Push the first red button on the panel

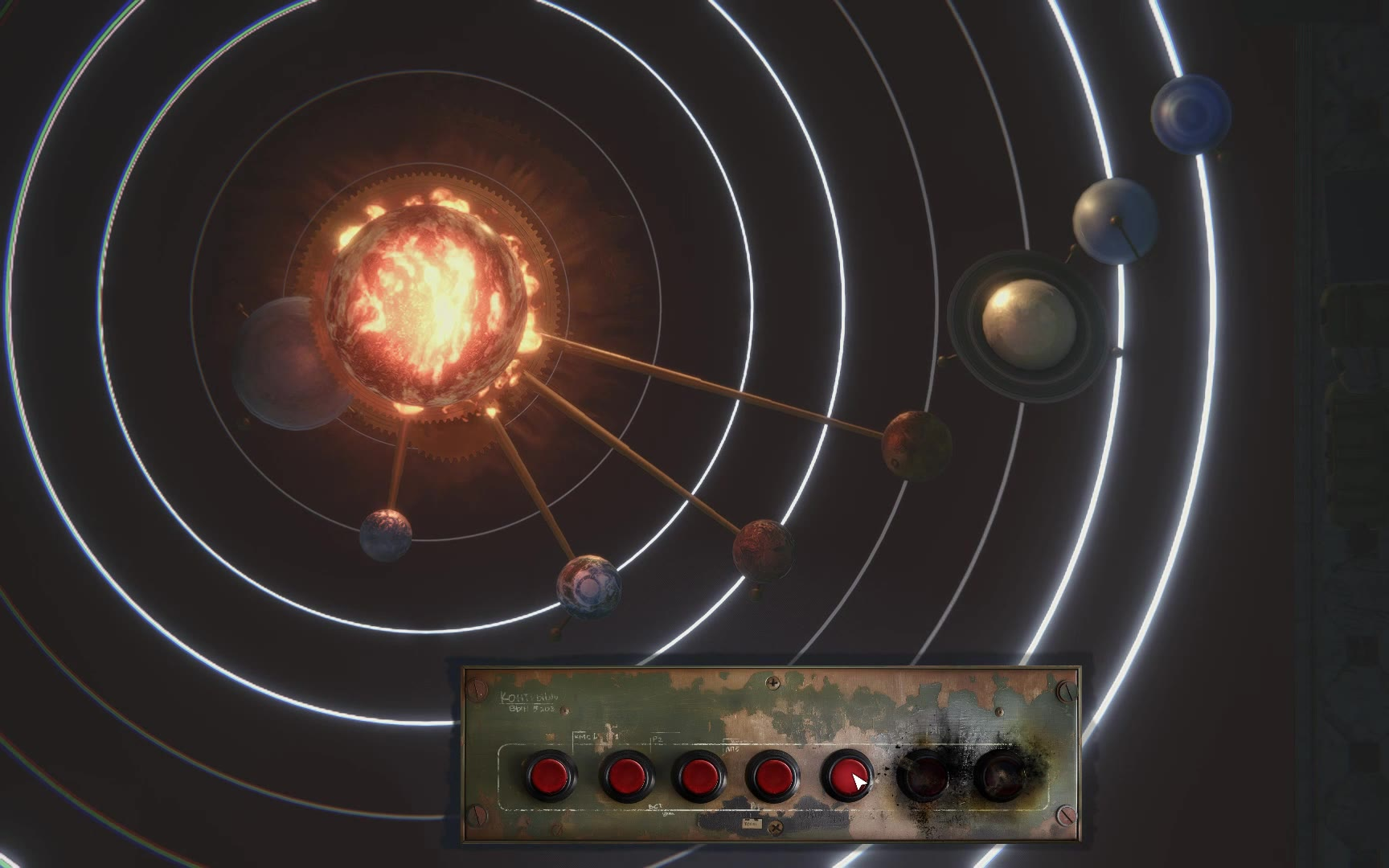(x=552, y=776)
